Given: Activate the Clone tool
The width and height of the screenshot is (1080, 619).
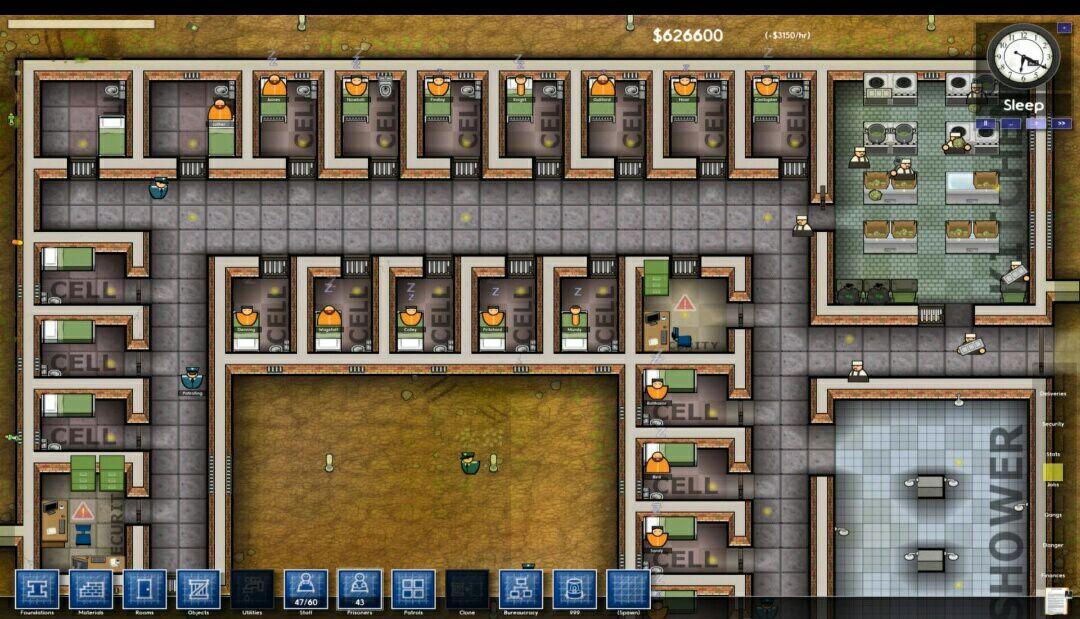Looking at the screenshot, I should click(467, 590).
